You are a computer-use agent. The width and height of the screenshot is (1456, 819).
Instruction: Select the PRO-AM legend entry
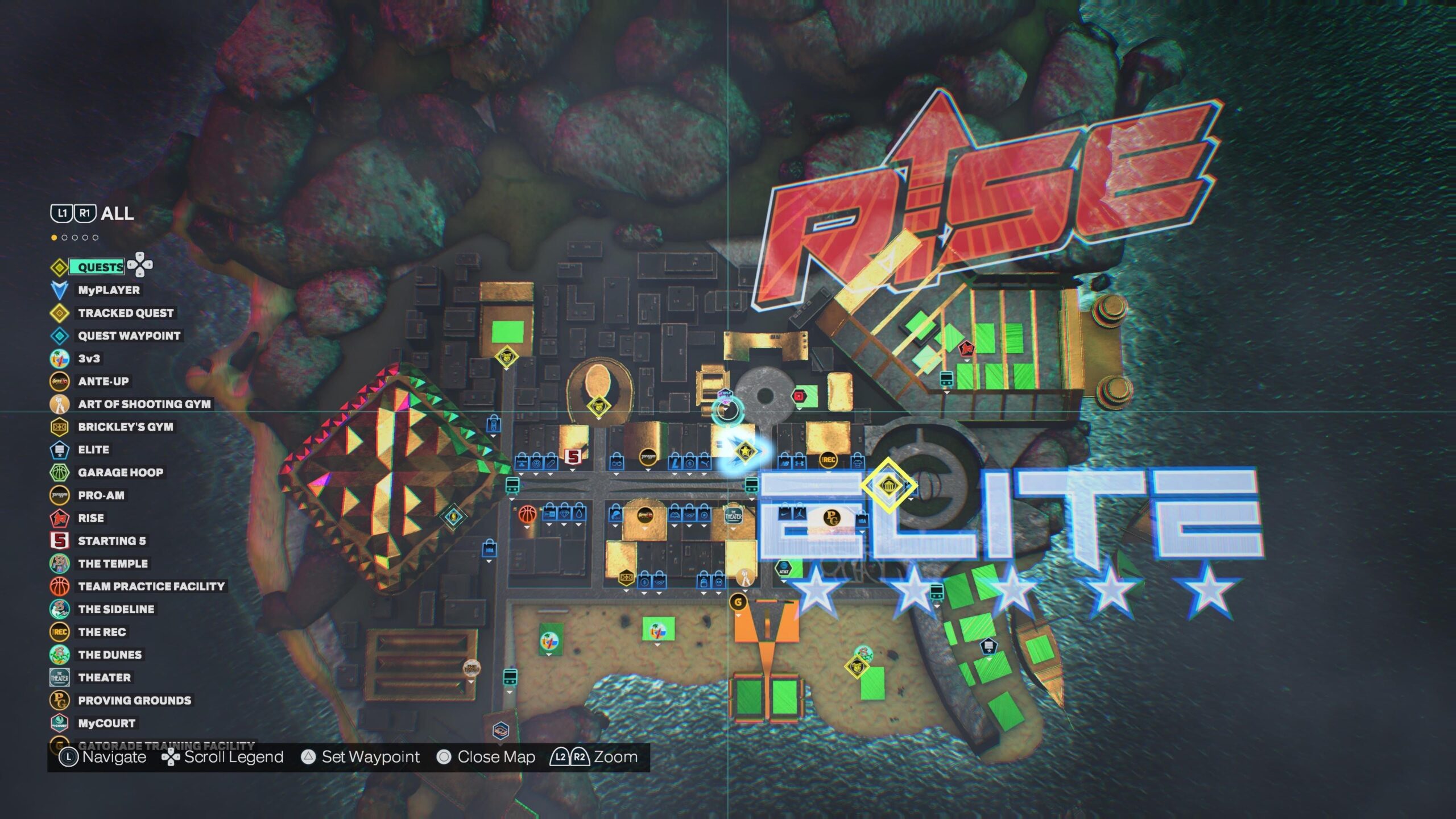pyautogui.click(x=101, y=495)
